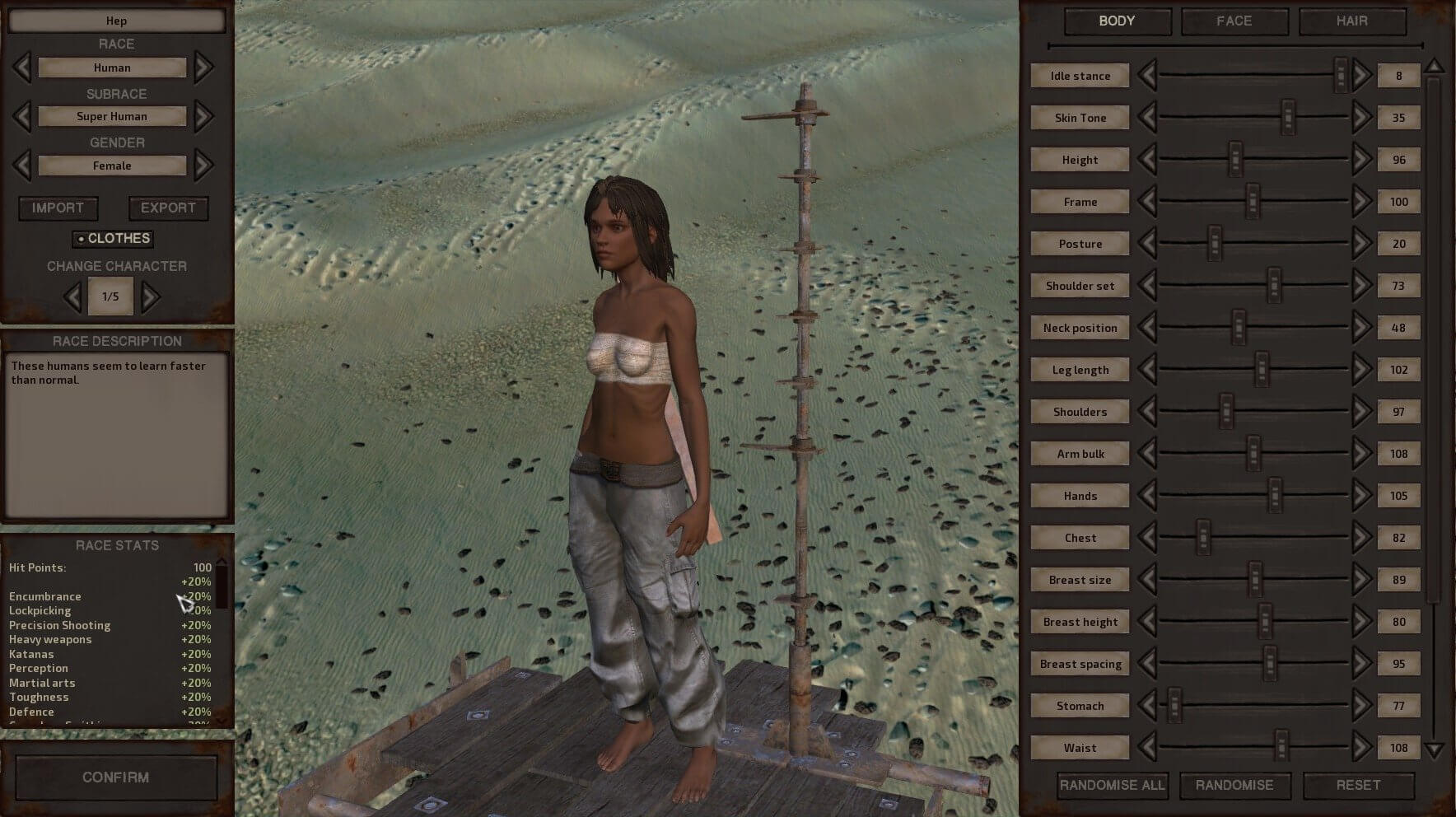The width and height of the screenshot is (1456, 817).
Task: Confirm the character creation
Action: coord(115,777)
